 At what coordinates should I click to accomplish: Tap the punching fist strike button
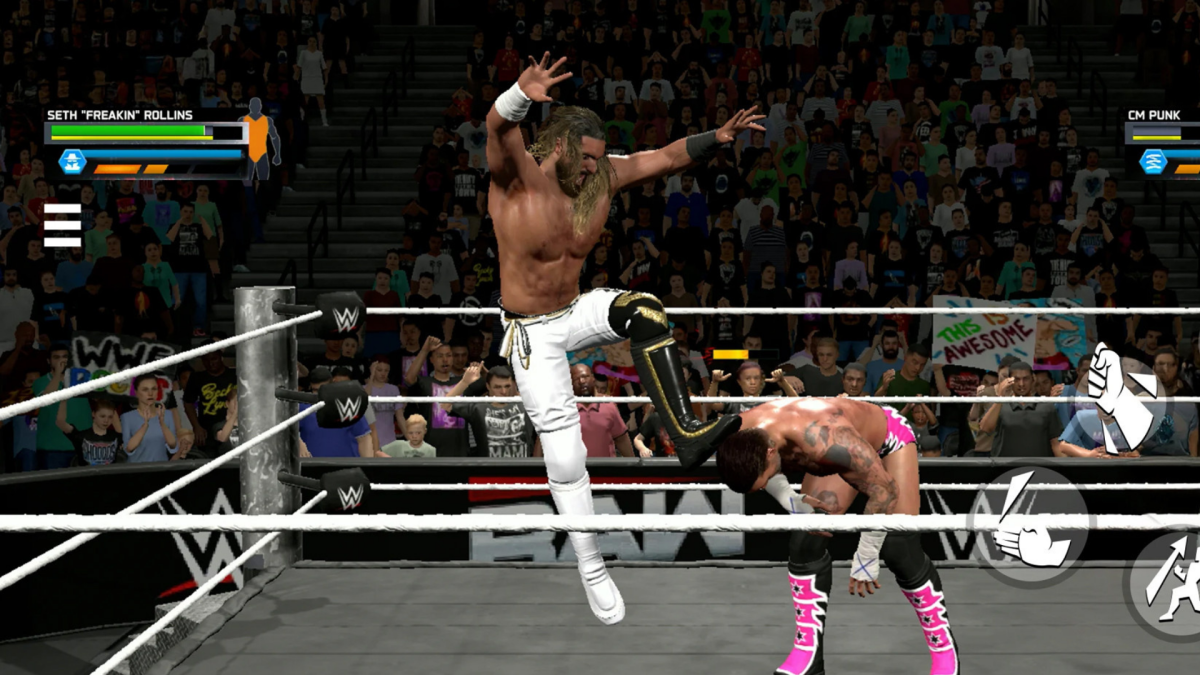pos(1120,397)
